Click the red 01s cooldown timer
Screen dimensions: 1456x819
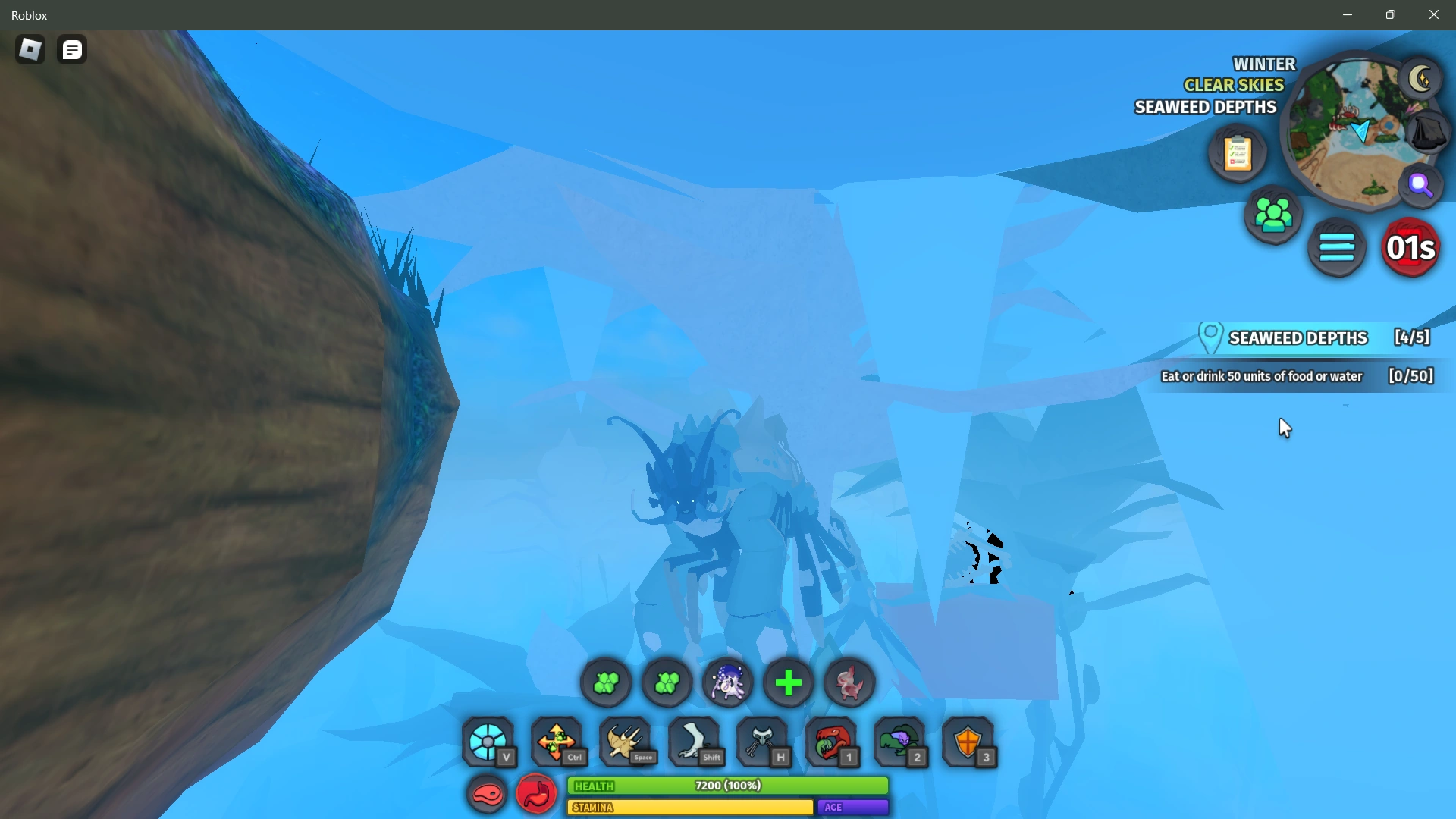point(1411,247)
